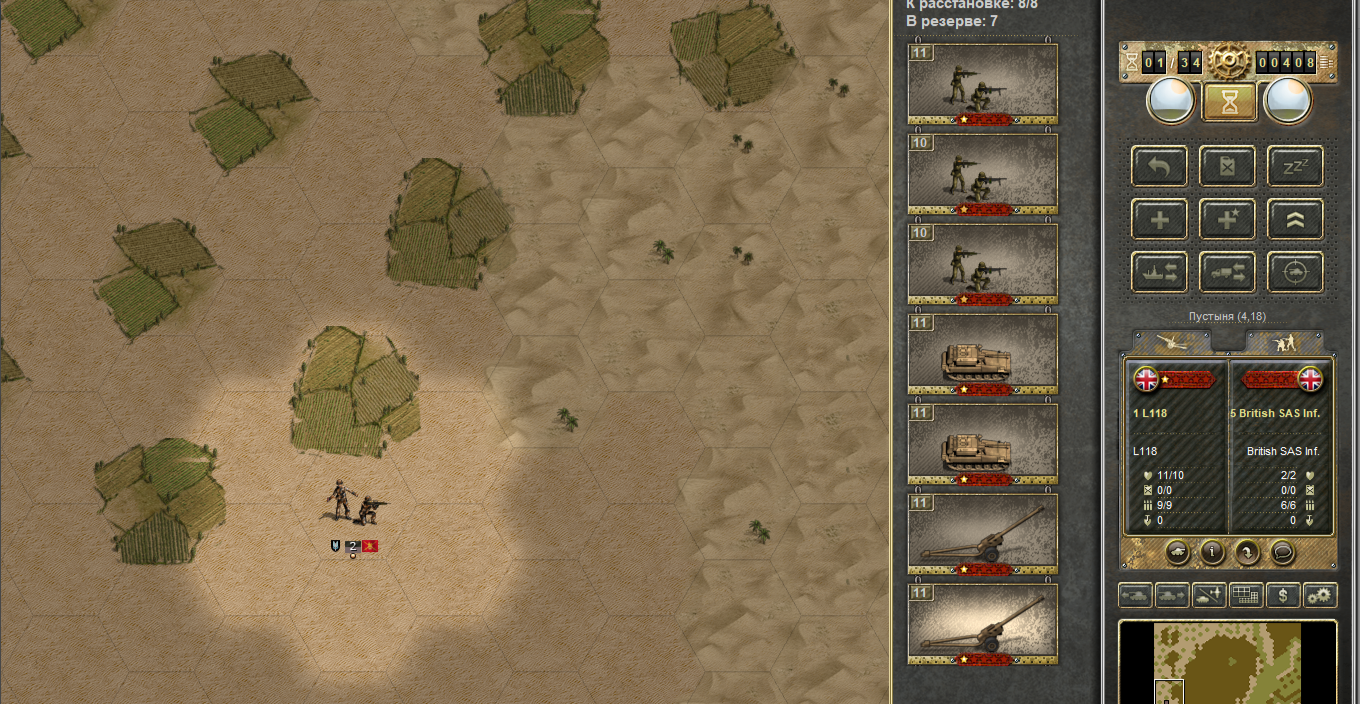Request elite replacements with the plus-star button
The height and width of the screenshot is (704, 1360).
point(1227,218)
